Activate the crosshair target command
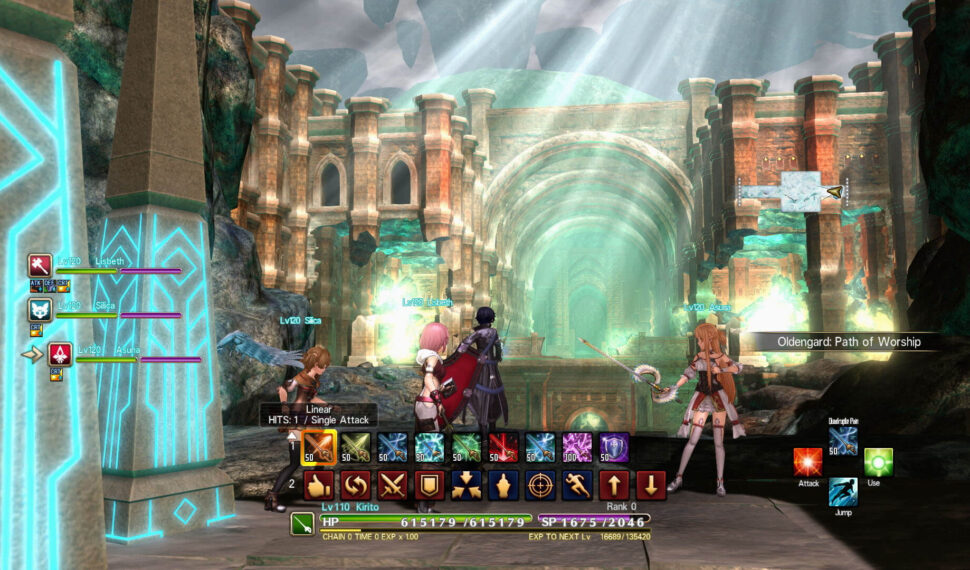970x570 pixels. point(540,485)
